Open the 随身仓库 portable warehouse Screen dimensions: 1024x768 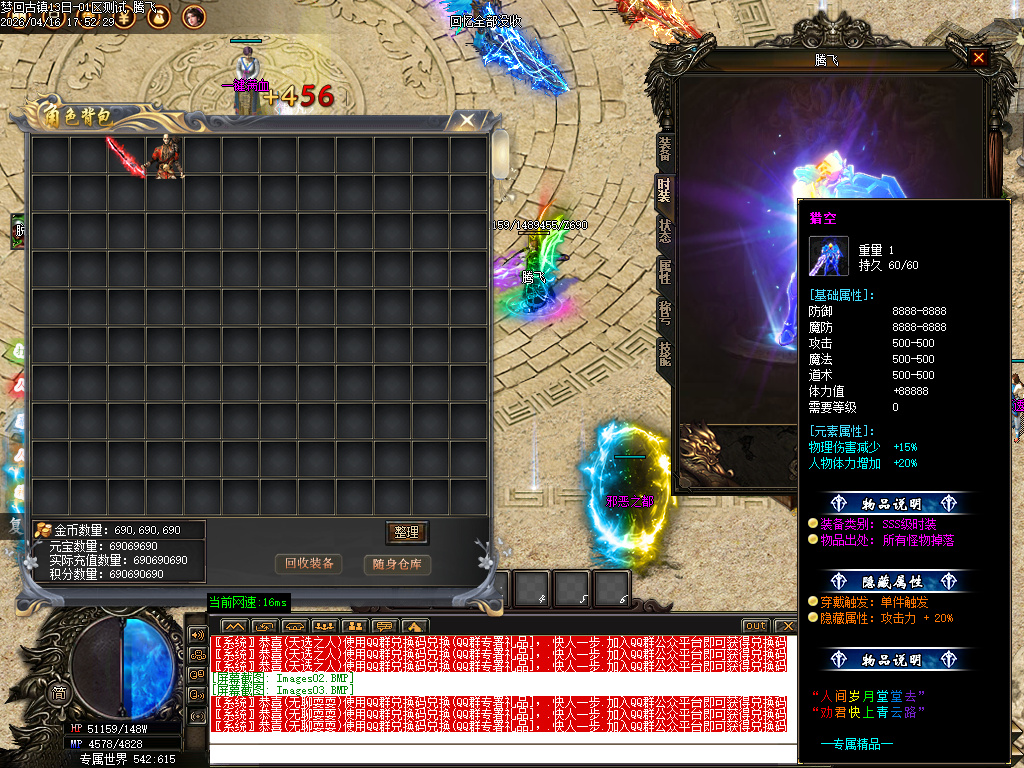tap(397, 564)
